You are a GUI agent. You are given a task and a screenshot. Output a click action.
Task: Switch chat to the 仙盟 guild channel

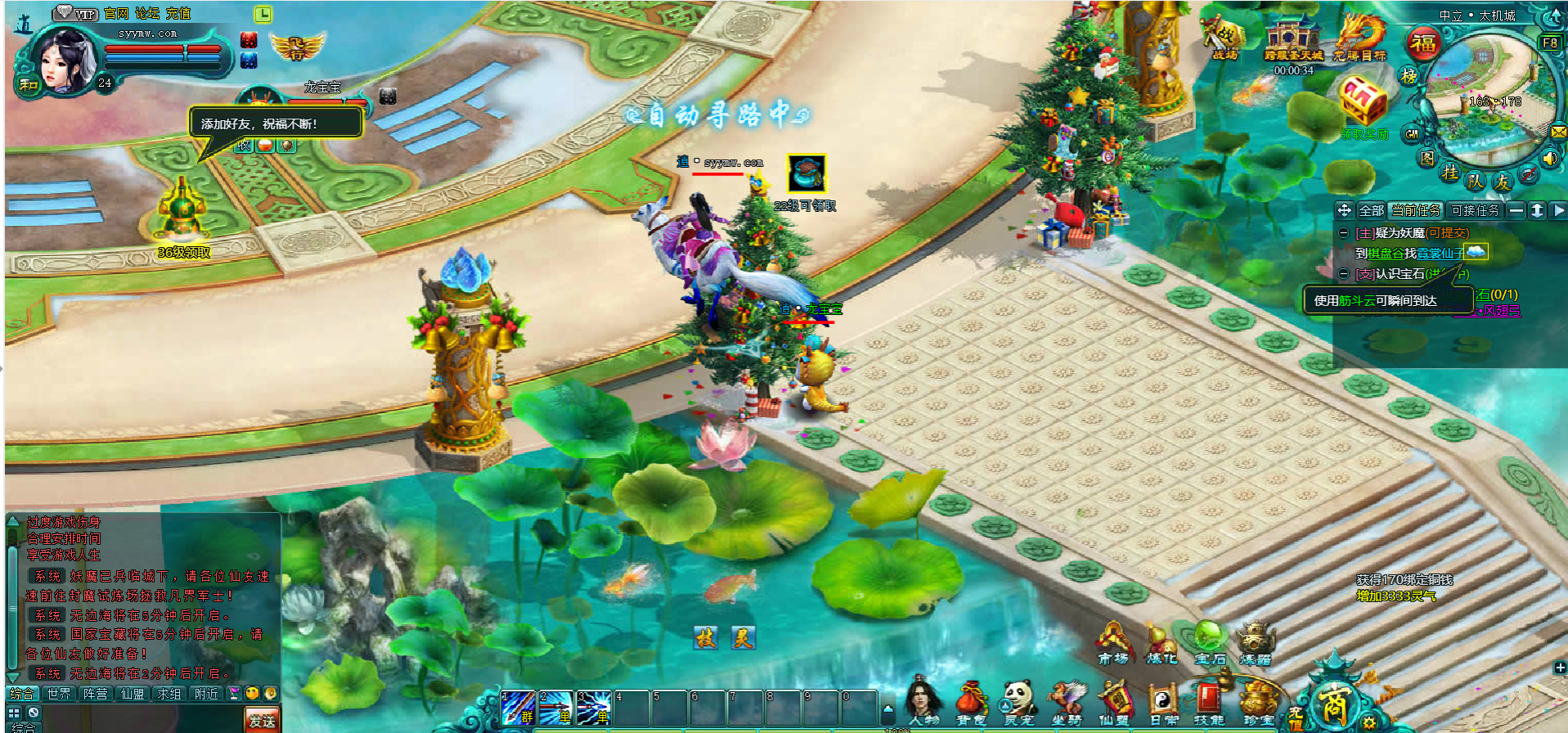[133, 694]
